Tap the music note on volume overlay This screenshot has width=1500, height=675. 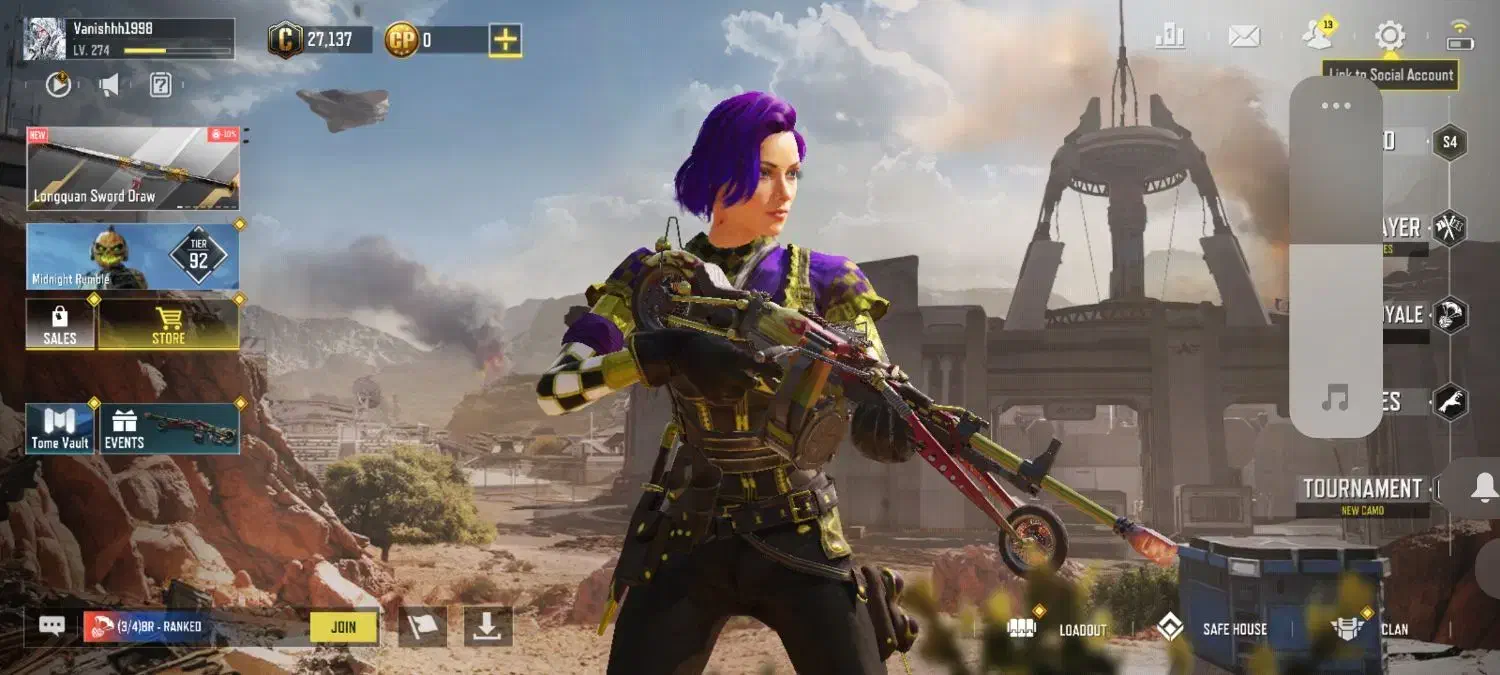click(1335, 400)
